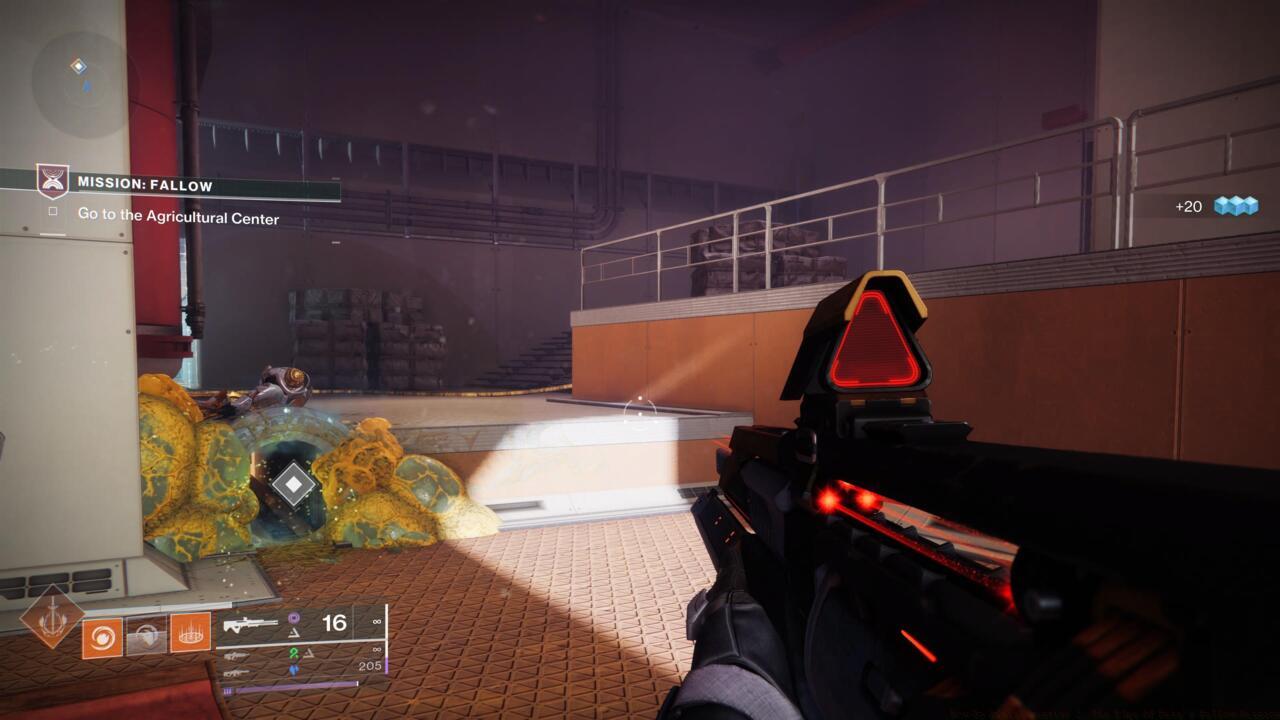1280x720 pixels.
Task: Click the white diamond objective waypoint marker
Action: point(293,484)
